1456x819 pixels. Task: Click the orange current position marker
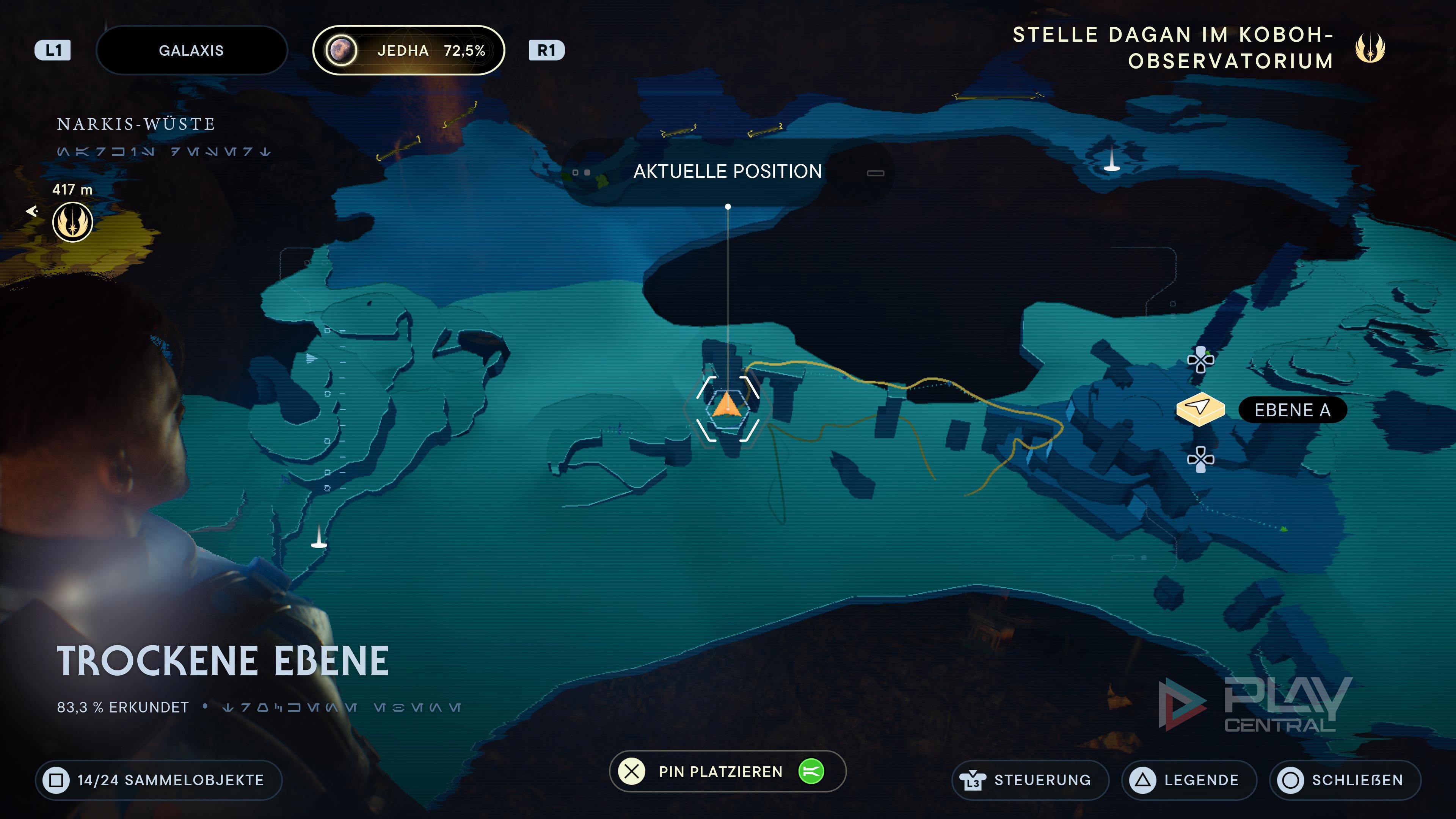pos(727,405)
